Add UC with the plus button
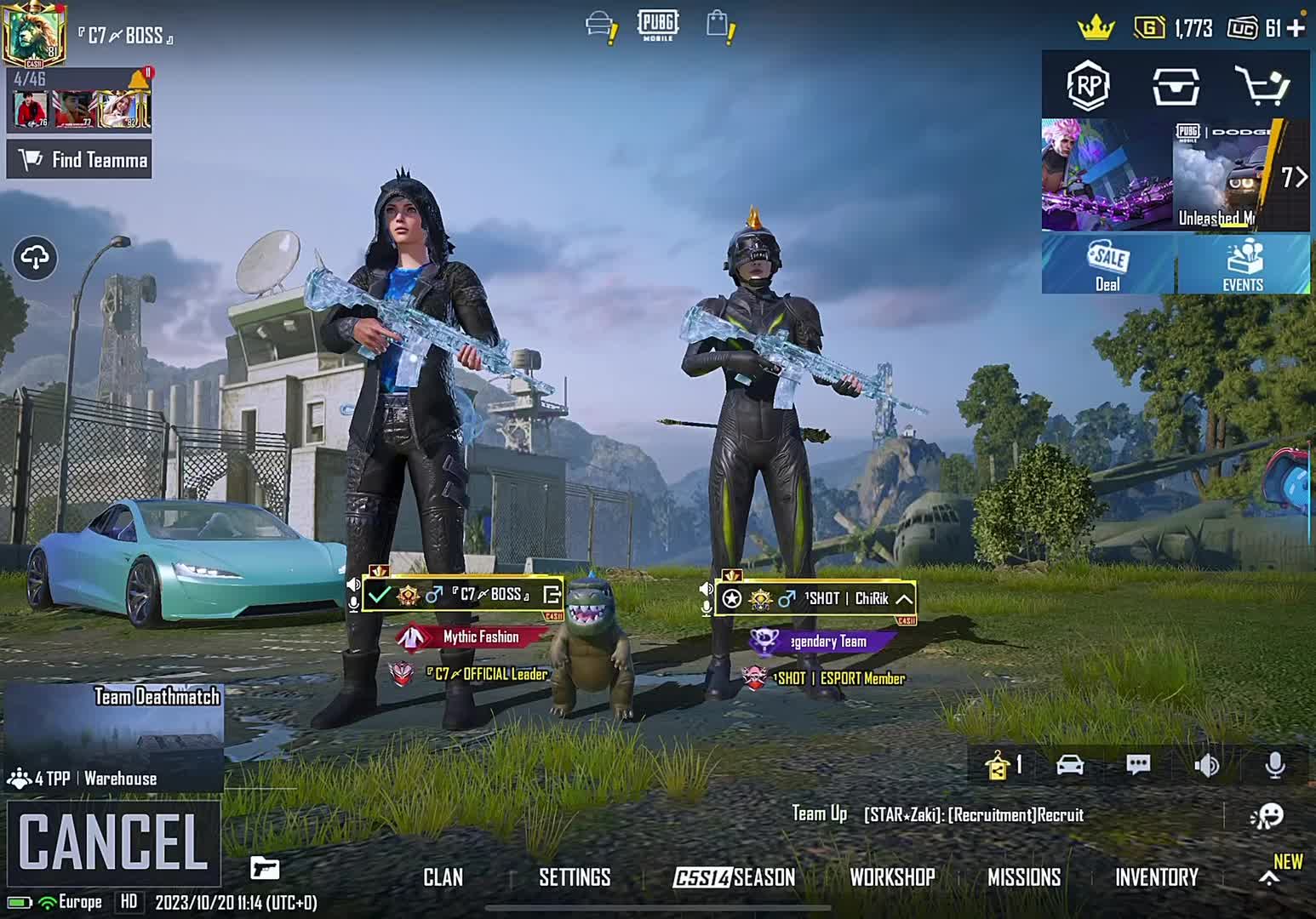This screenshot has height=919, width=1316. tap(1296, 28)
